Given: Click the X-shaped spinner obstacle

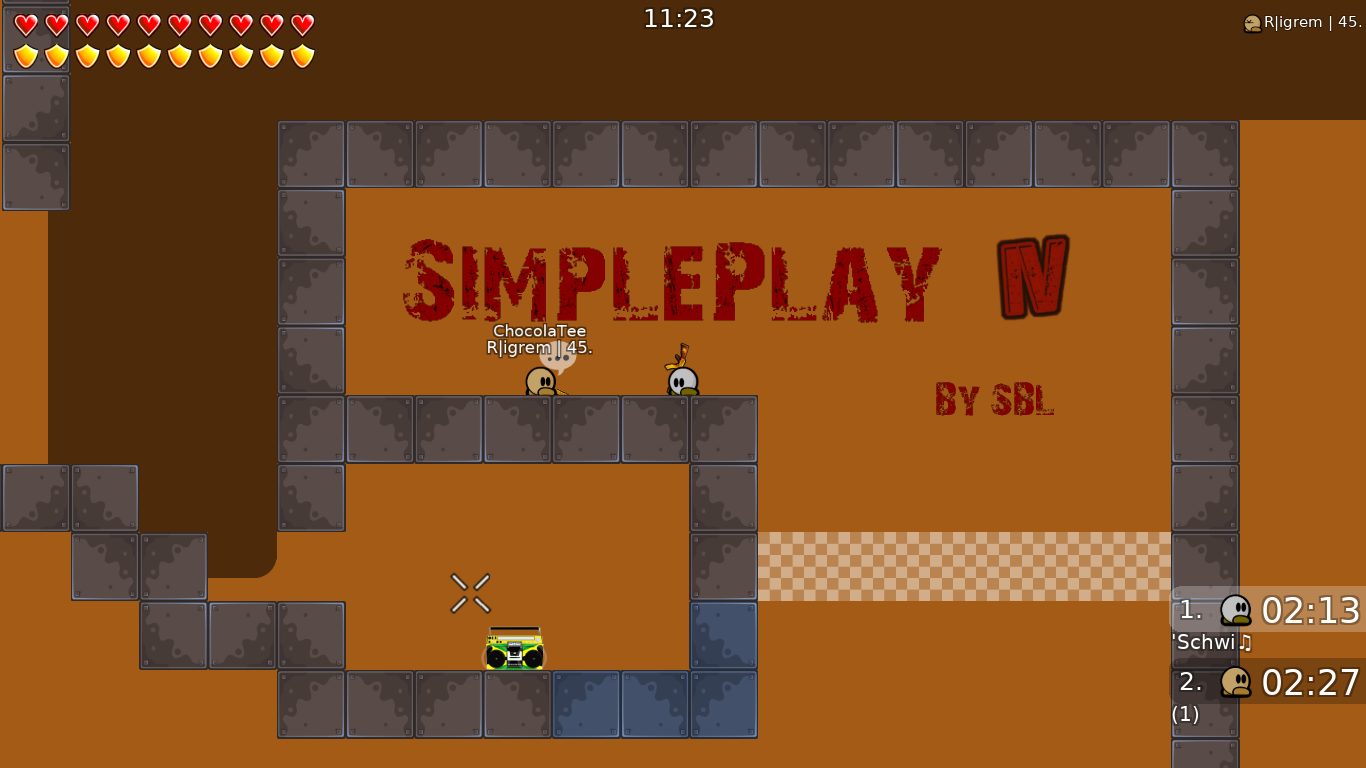Looking at the screenshot, I should pos(469,592).
